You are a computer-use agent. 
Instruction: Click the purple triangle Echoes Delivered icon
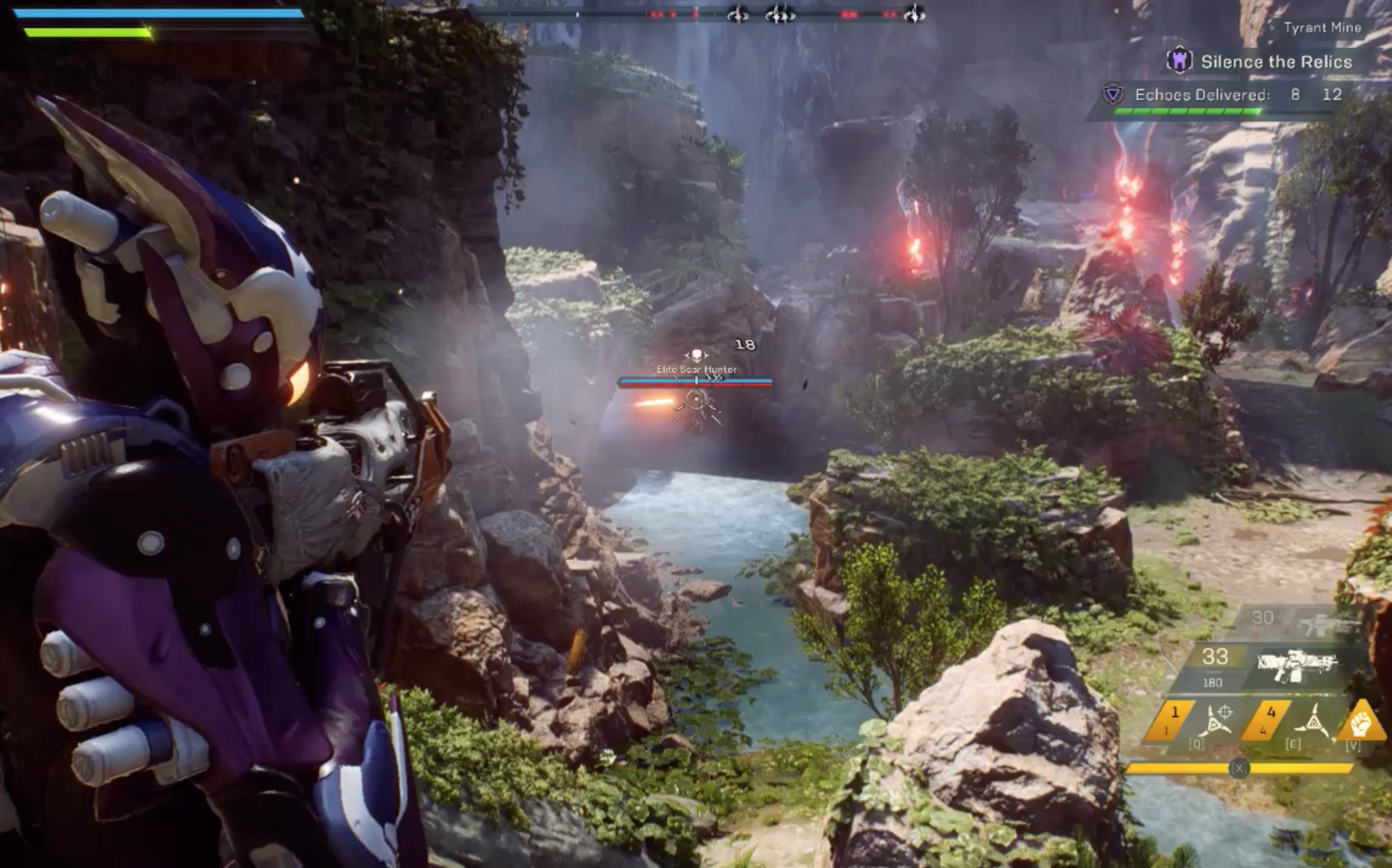(x=1112, y=94)
